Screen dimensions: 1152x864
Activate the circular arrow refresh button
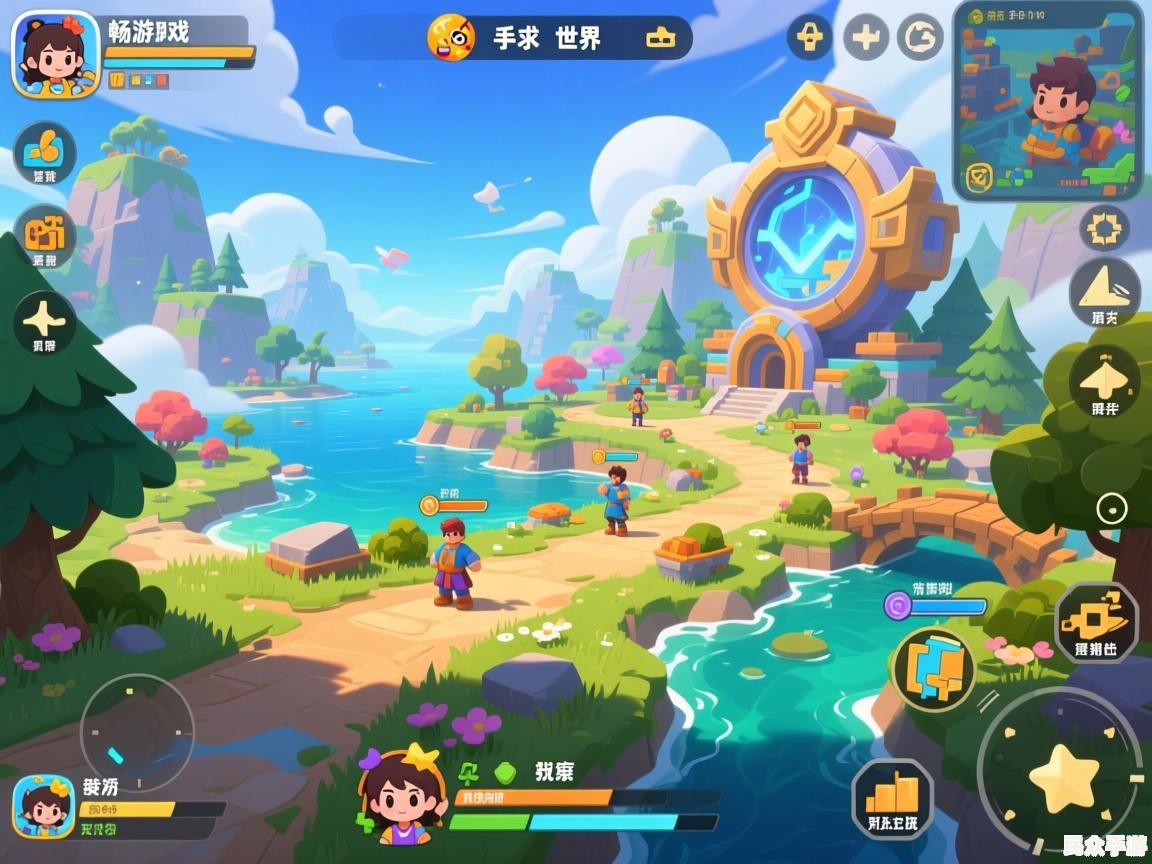coord(920,38)
